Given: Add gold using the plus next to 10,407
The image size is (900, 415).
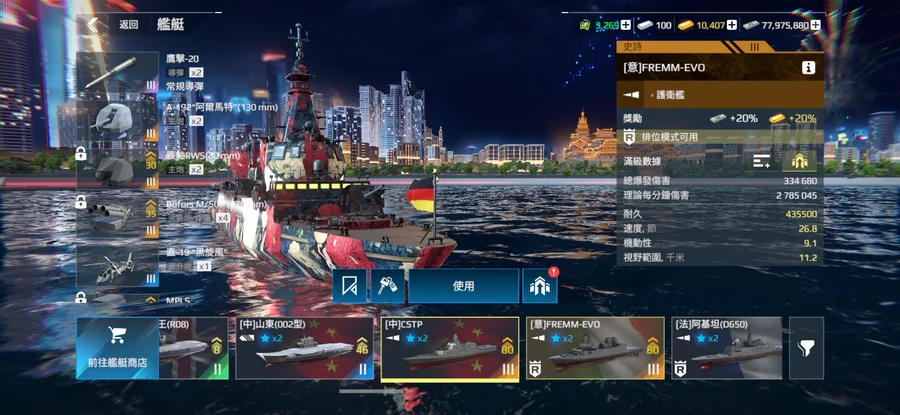Looking at the screenshot, I should click(731, 25).
